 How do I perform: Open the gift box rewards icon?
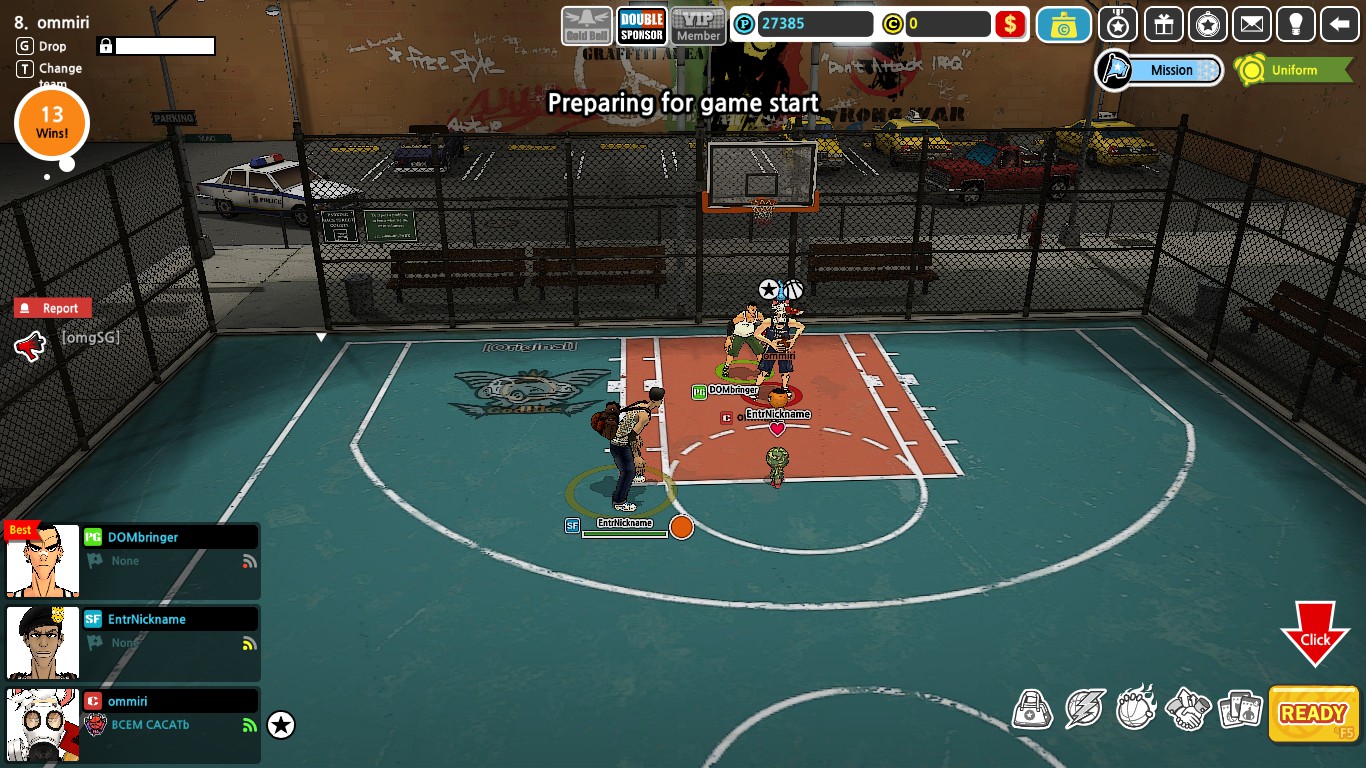1163,24
